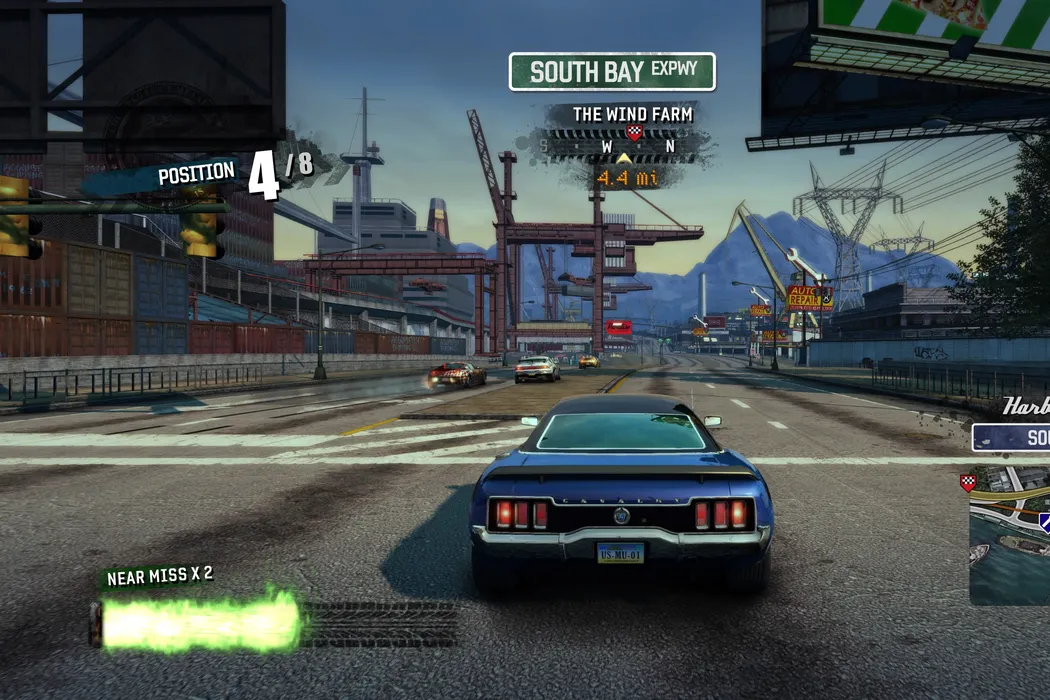Click the checkered flag marker beside the minimap
Screen dimensions: 1050x700
point(967,483)
